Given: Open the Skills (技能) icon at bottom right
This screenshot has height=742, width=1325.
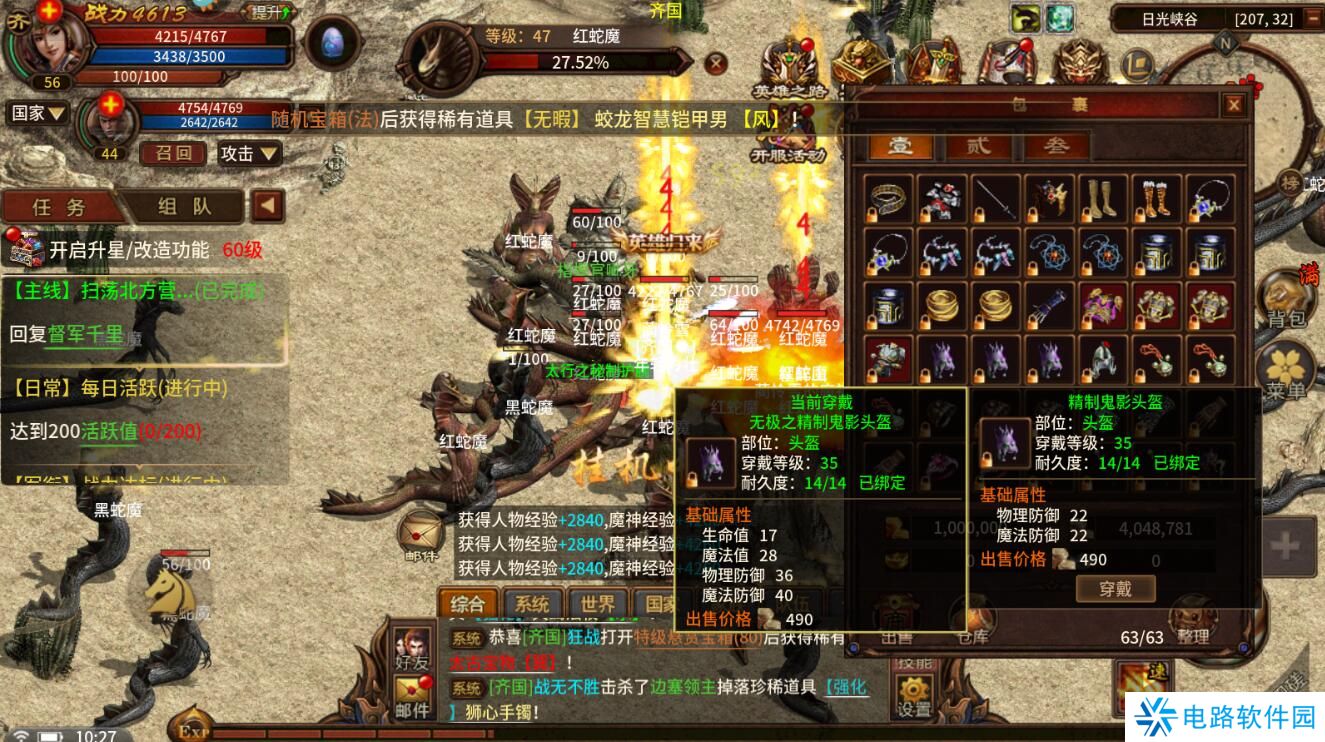Looking at the screenshot, I should pos(913,662).
